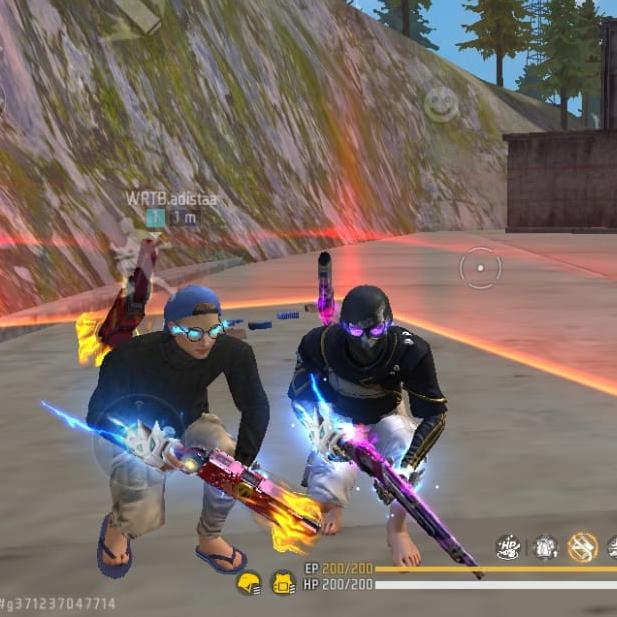
Task: Click the yellow armor vest icon
Action: (x=283, y=583)
